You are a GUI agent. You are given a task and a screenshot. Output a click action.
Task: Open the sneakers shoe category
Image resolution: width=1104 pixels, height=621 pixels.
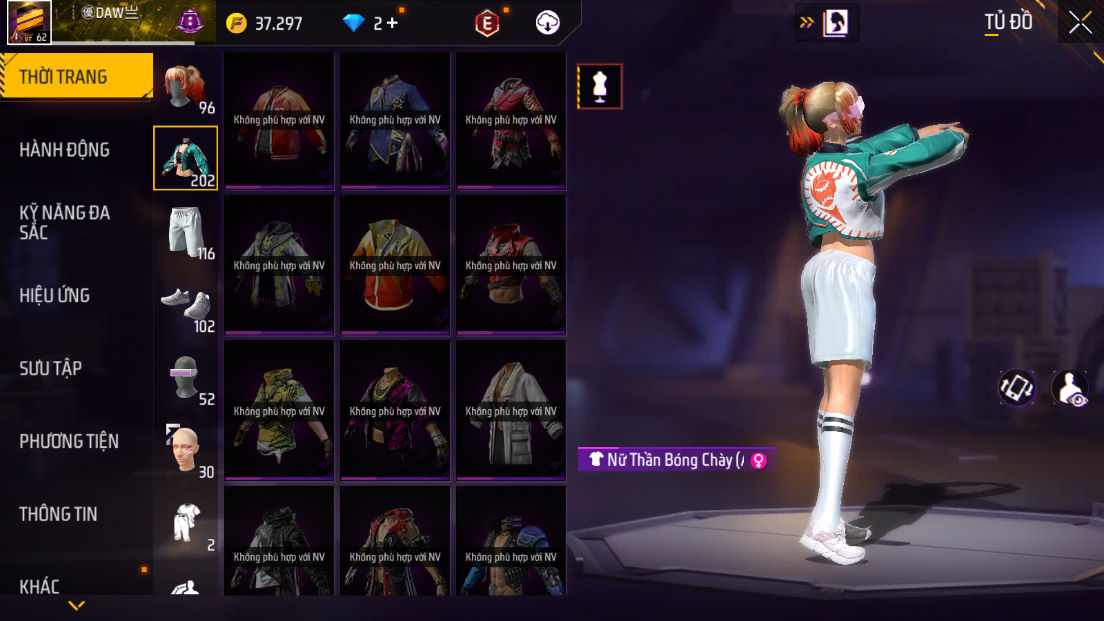pos(186,305)
